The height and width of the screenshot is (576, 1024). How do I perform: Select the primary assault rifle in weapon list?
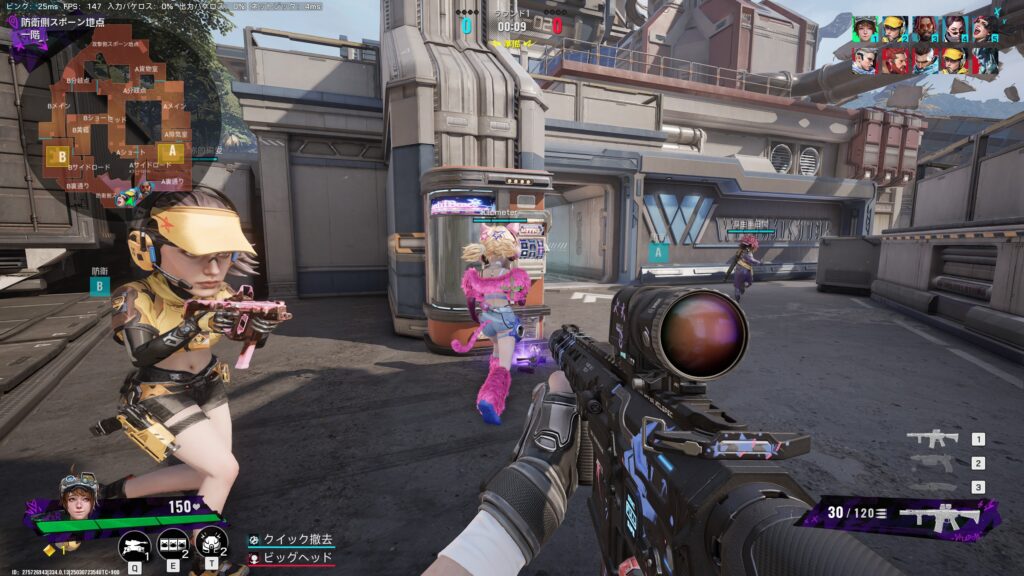click(932, 438)
